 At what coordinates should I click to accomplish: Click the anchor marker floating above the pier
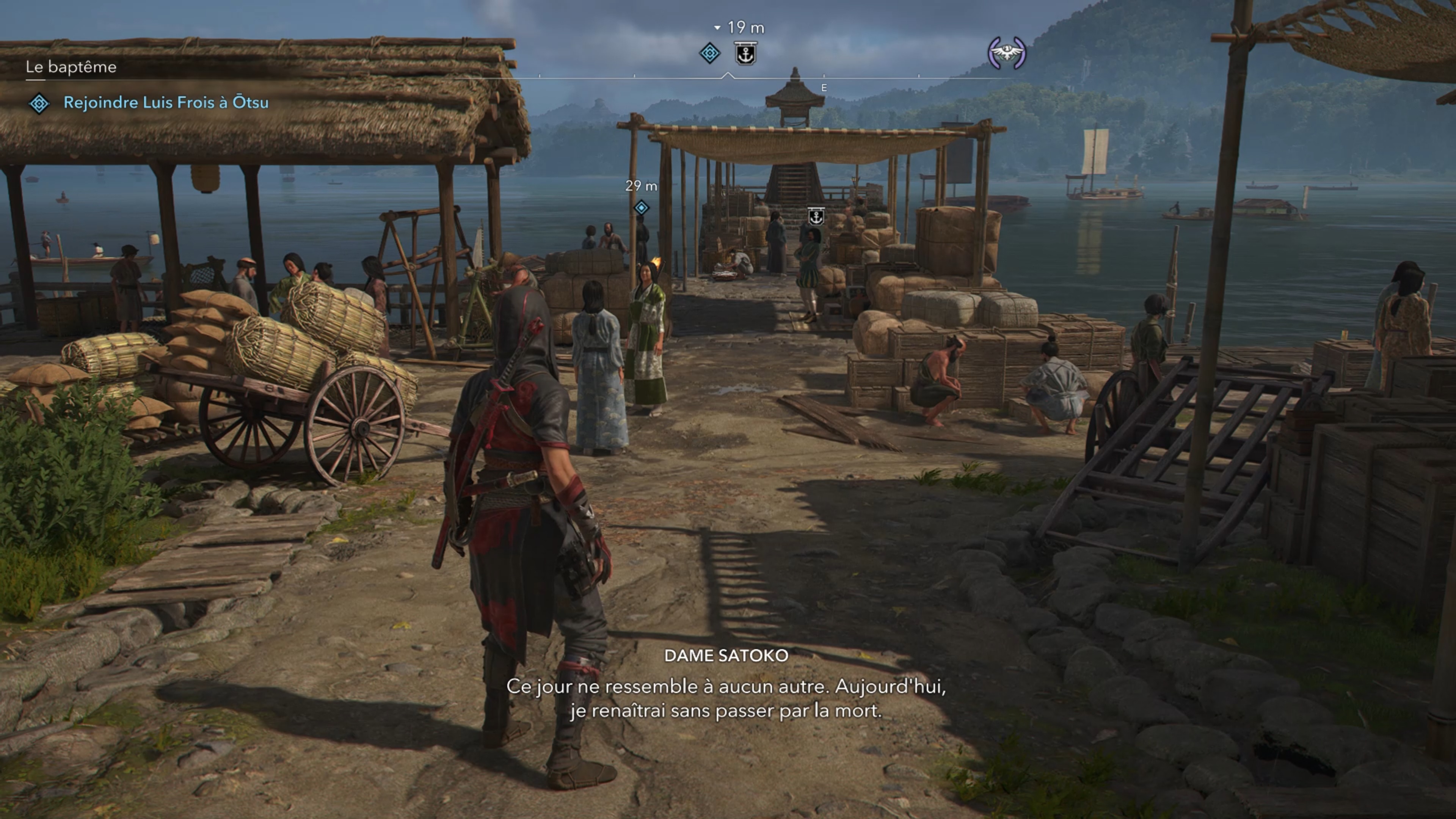[x=816, y=216]
